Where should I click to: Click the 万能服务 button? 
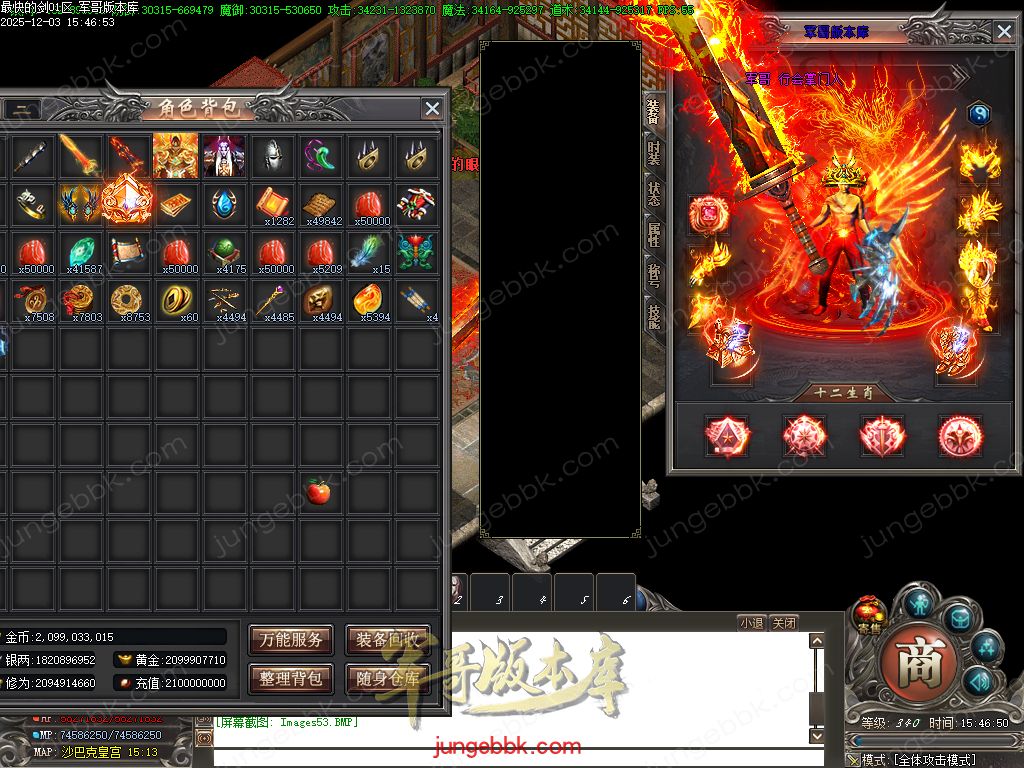tap(291, 640)
